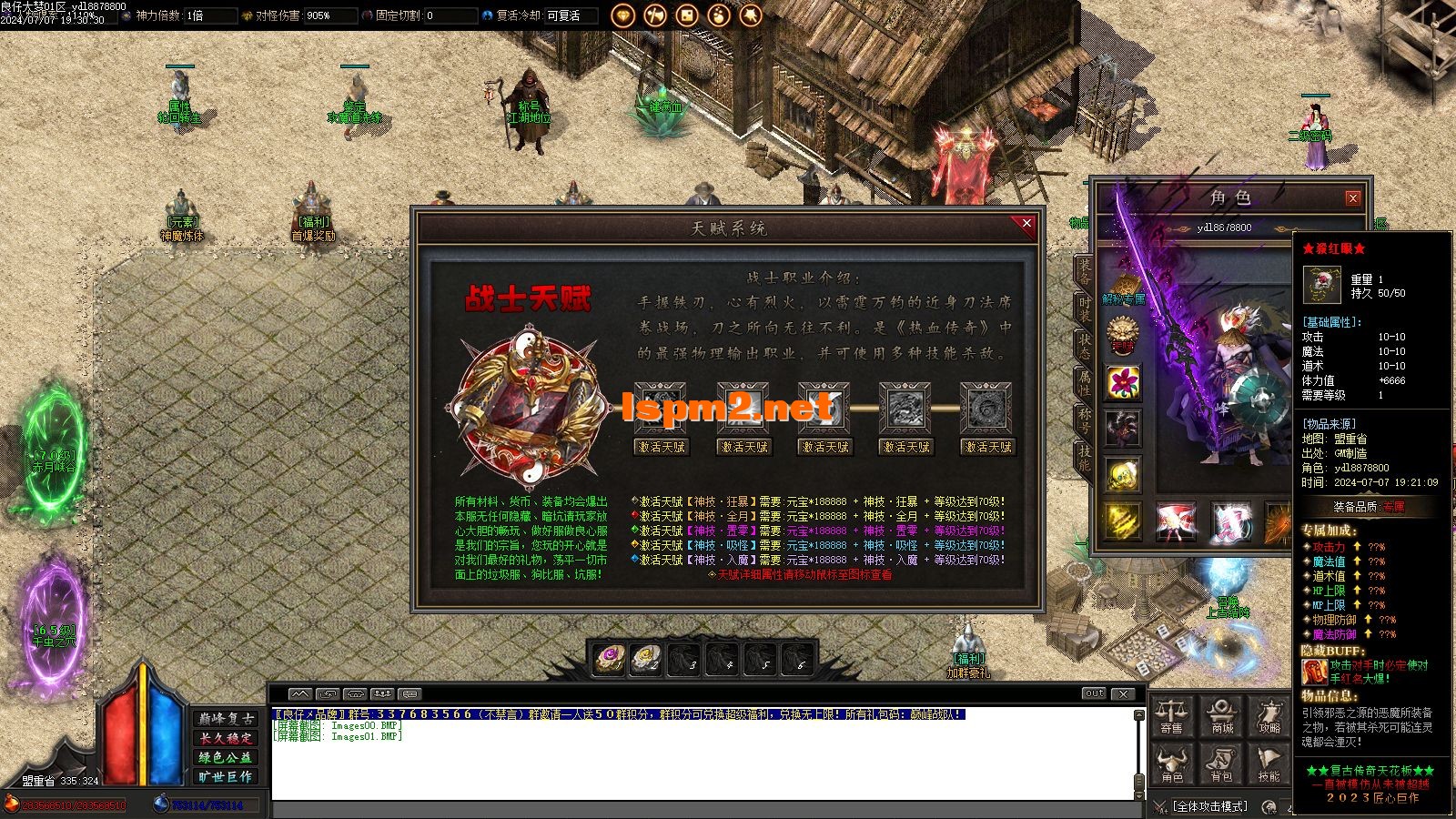Close the 角色 character panel
This screenshot has height=819, width=1456.
coord(1352,198)
